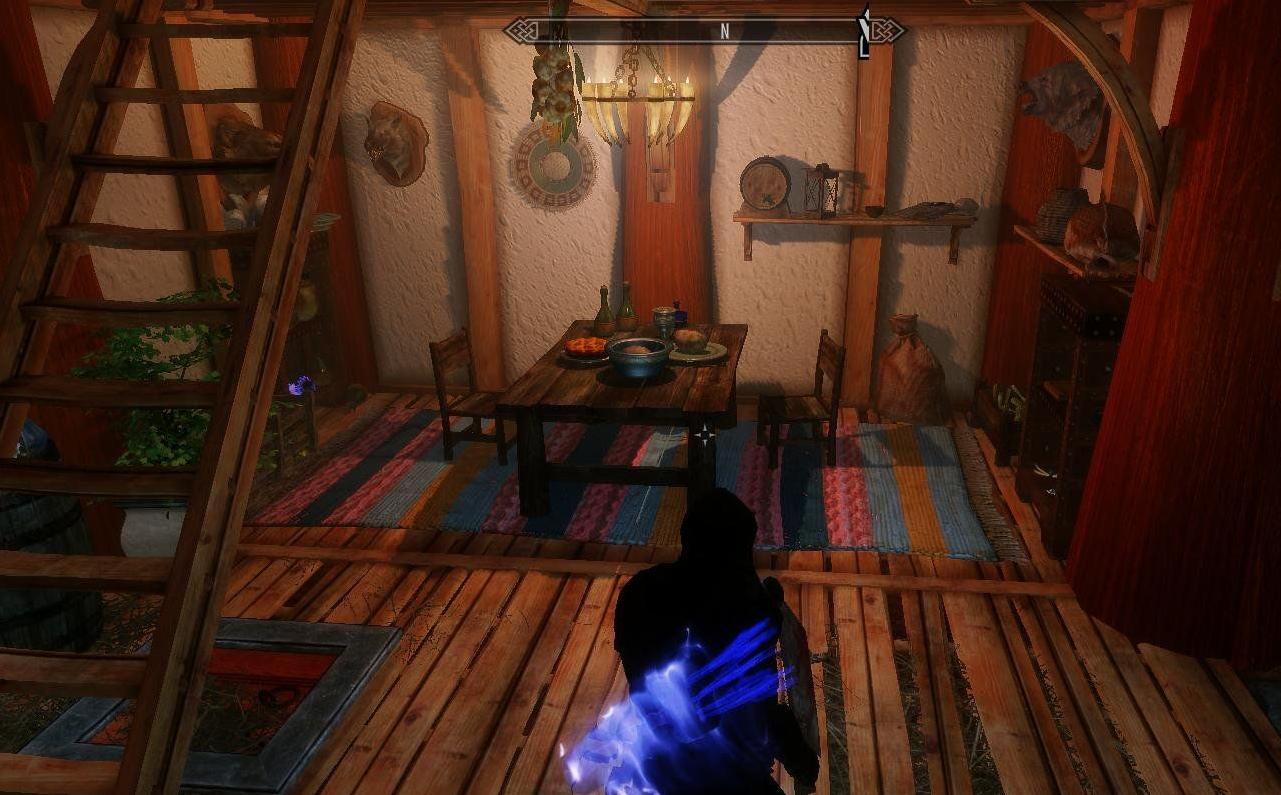Click the left compass edge ornament
The height and width of the screenshot is (795, 1281).
click(522, 30)
